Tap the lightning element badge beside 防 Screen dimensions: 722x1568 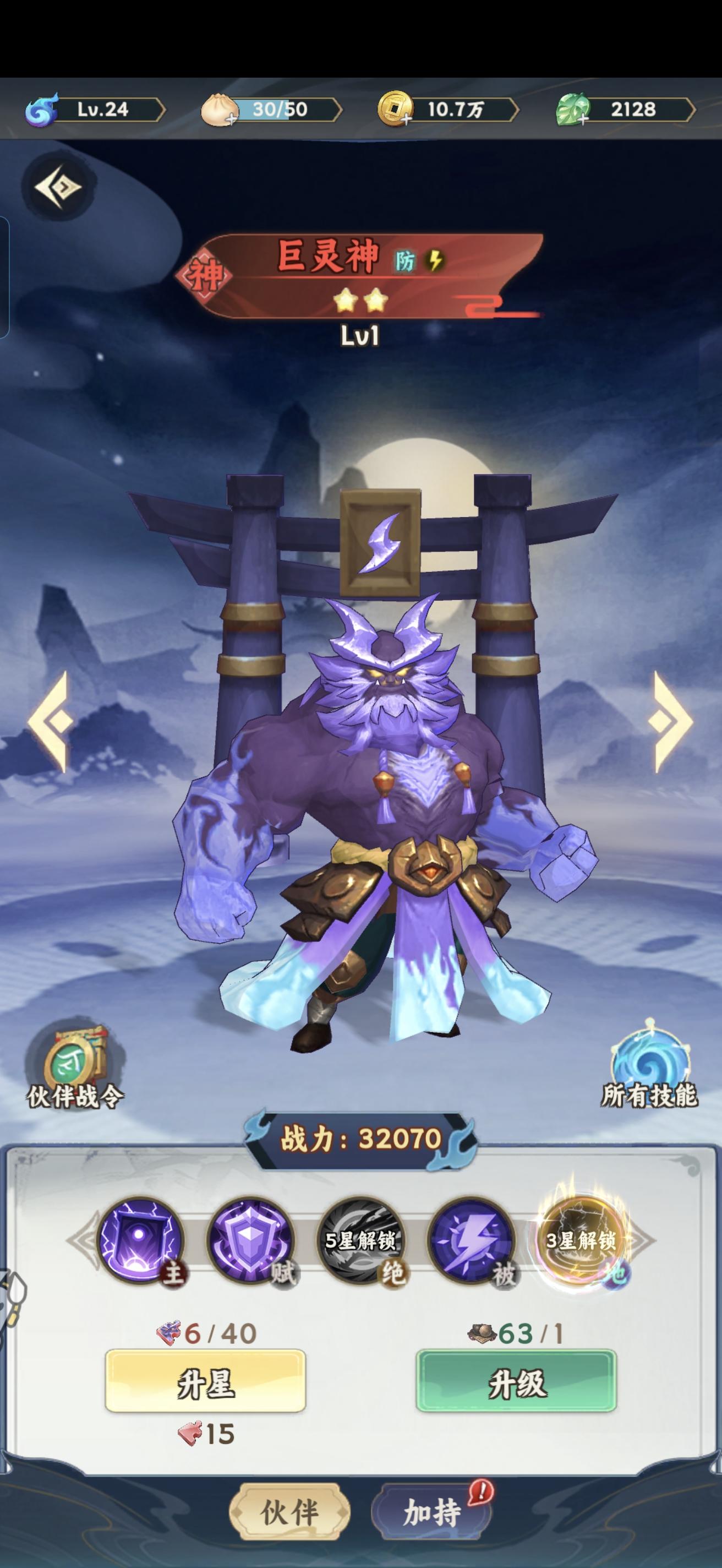[435, 261]
